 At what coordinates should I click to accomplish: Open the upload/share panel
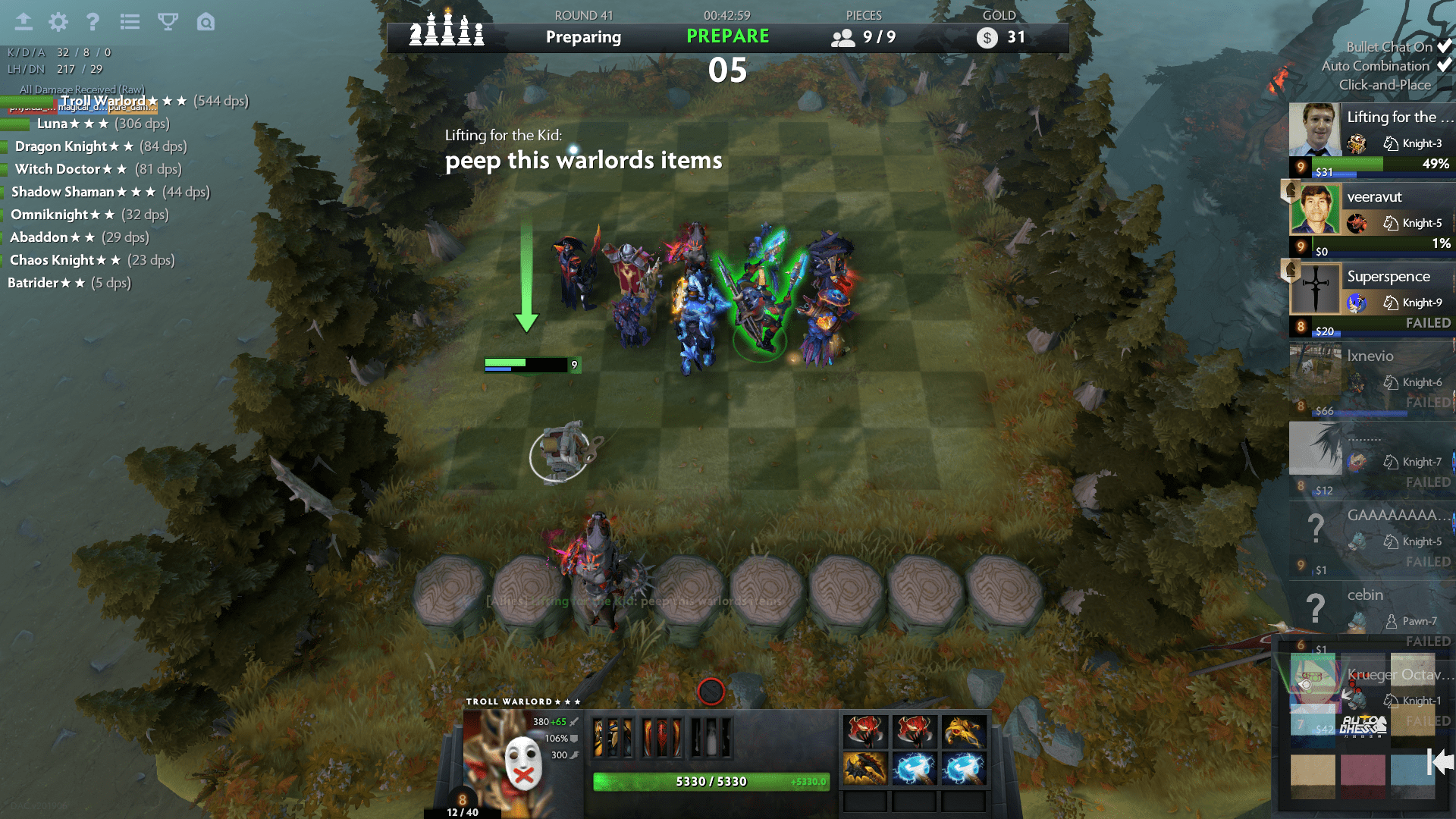[x=24, y=22]
